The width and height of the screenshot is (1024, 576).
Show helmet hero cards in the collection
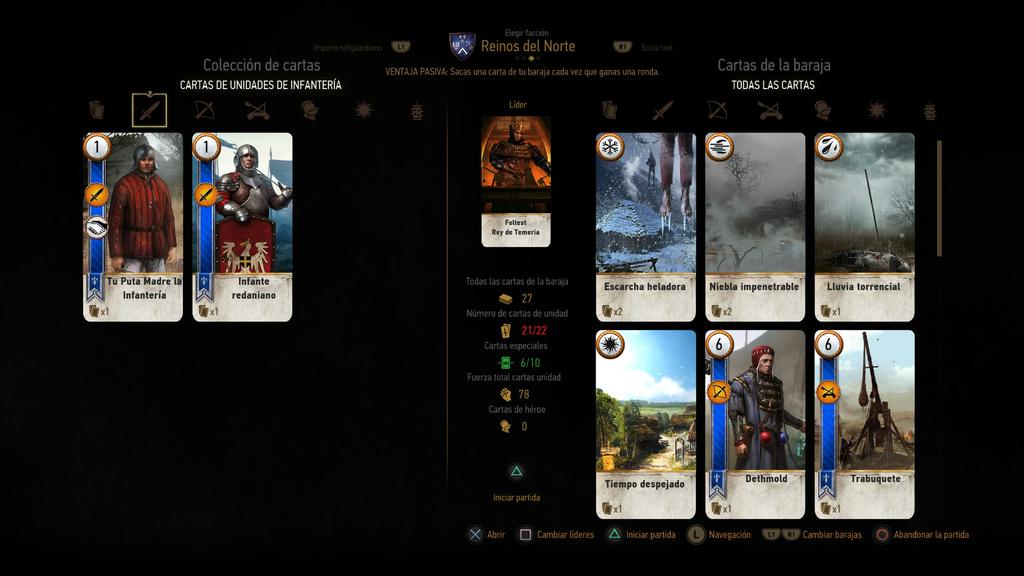pyautogui.click(x=310, y=110)
